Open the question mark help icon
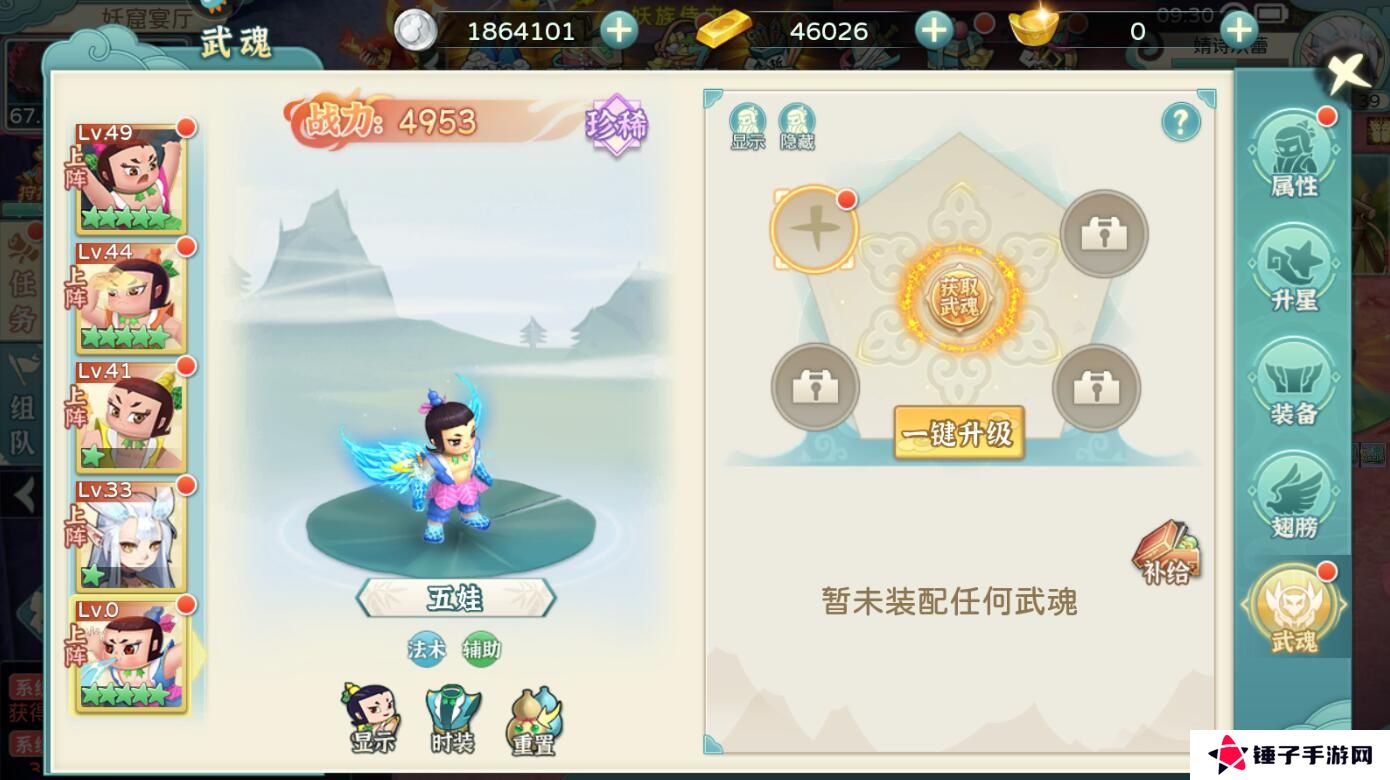 (1180, 121)
